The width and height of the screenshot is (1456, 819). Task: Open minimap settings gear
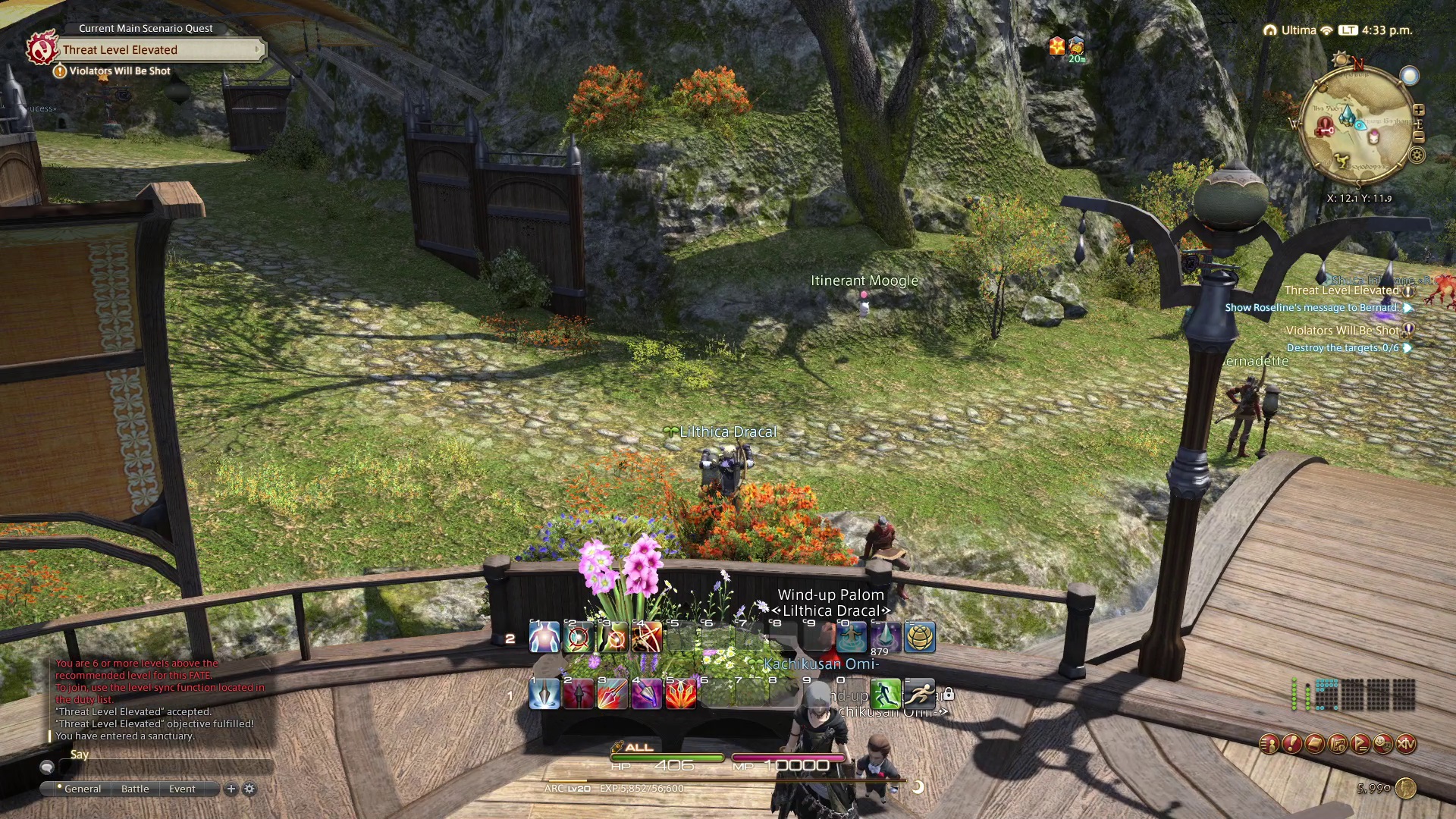pyautogui.click(x=1417, y=156)
